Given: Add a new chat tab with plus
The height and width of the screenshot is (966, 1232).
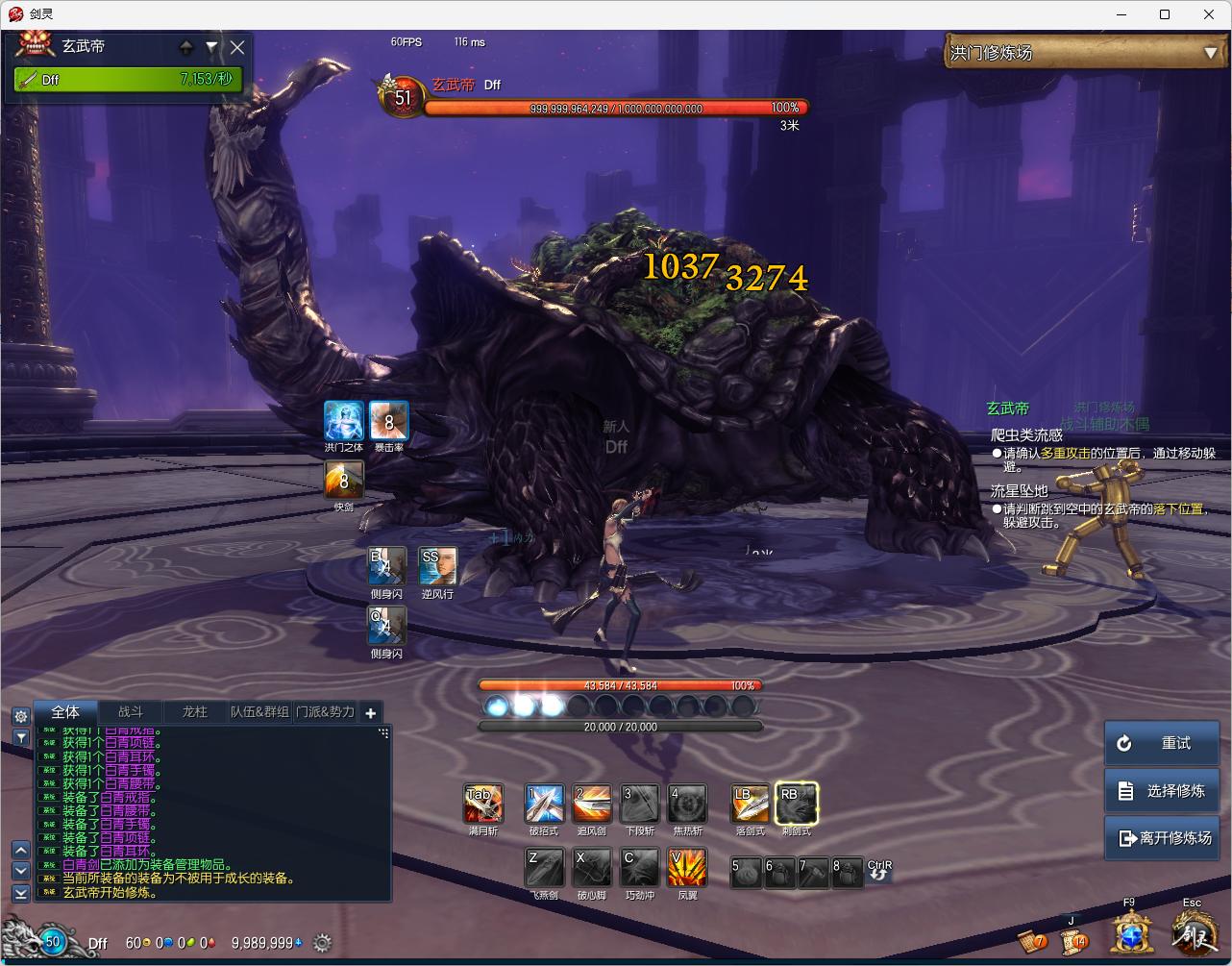Looking at the screenshot, I should pyautogui.click(x=371, y=712).
